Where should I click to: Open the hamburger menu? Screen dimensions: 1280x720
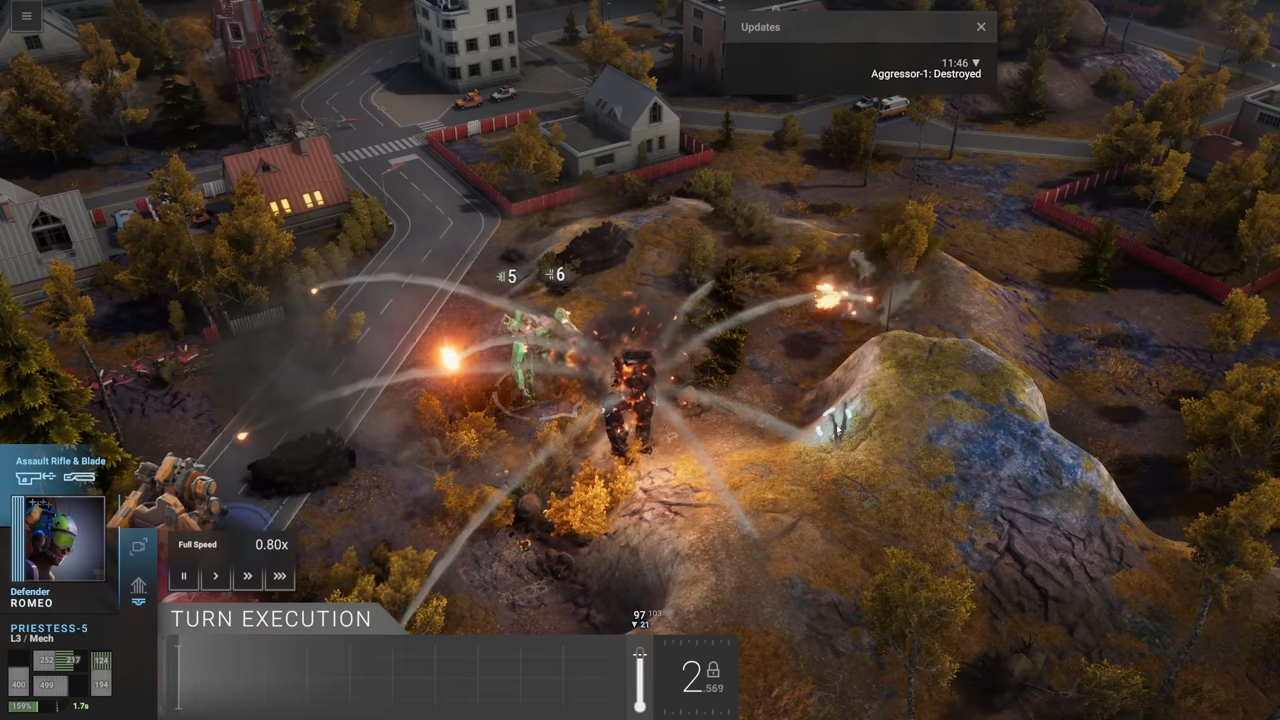click(26, 16)
